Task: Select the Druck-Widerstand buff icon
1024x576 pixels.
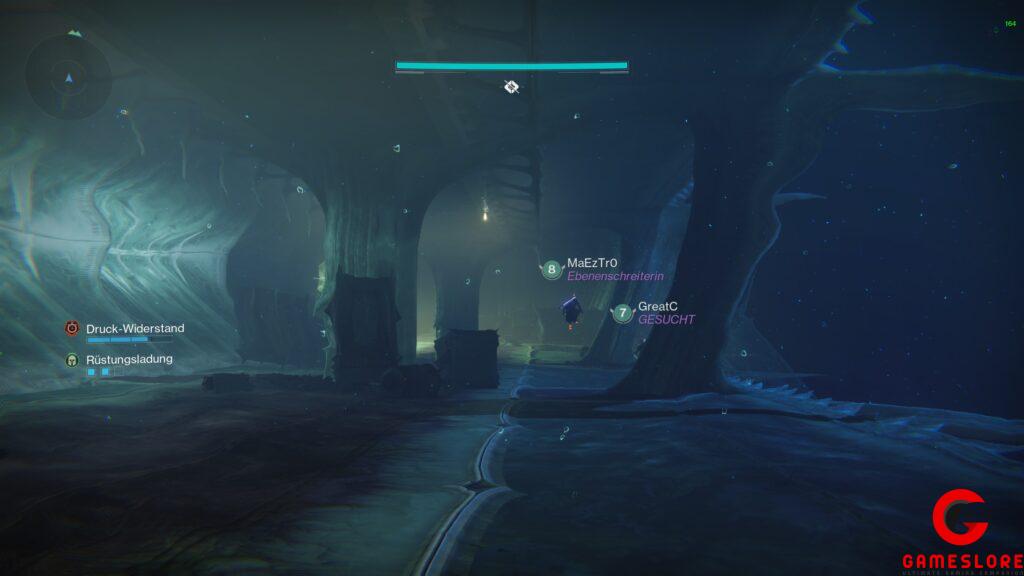Action: pyautogui.click(x=72, y=328)
